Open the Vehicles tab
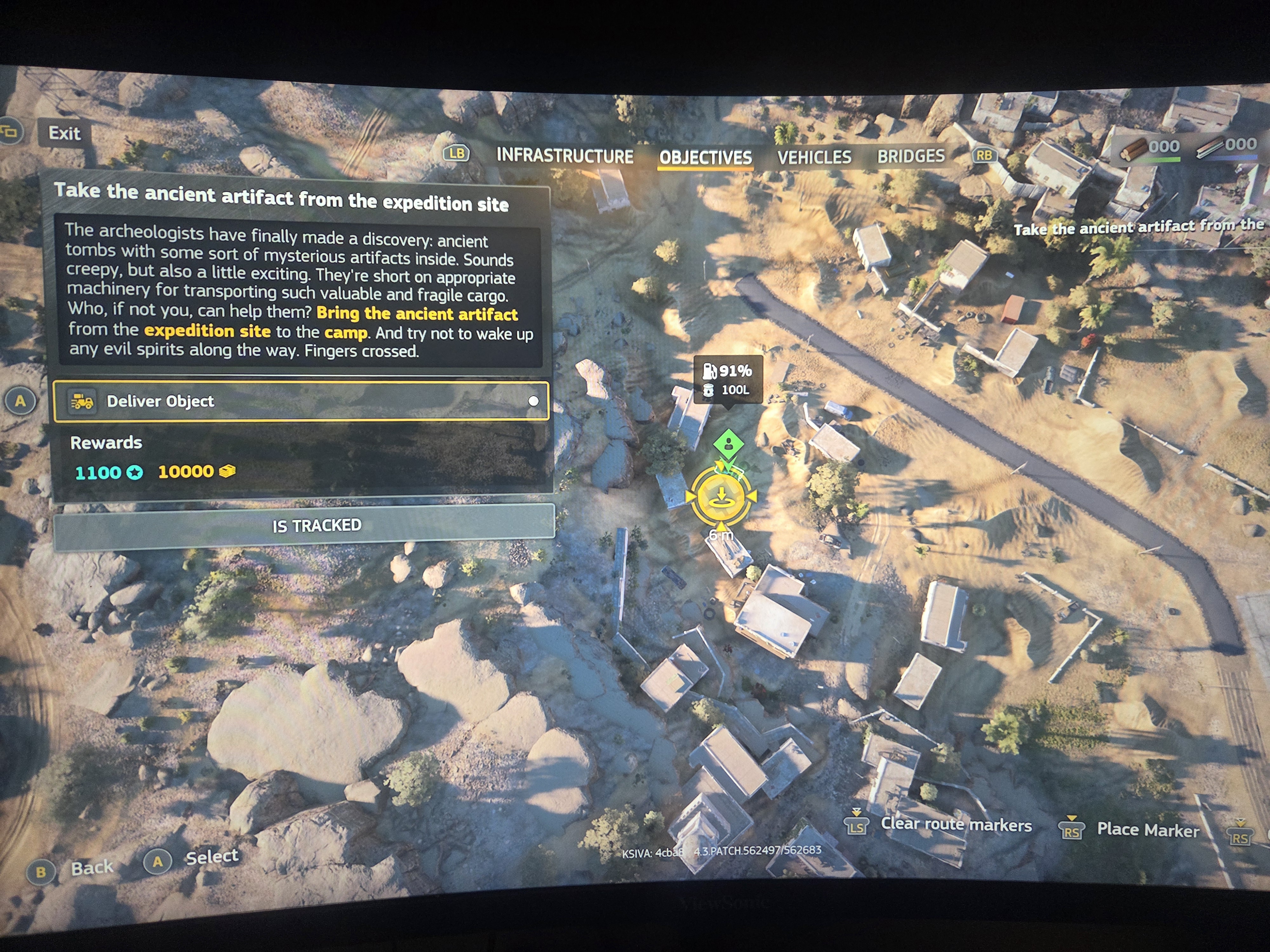 (x=815, y=157)
